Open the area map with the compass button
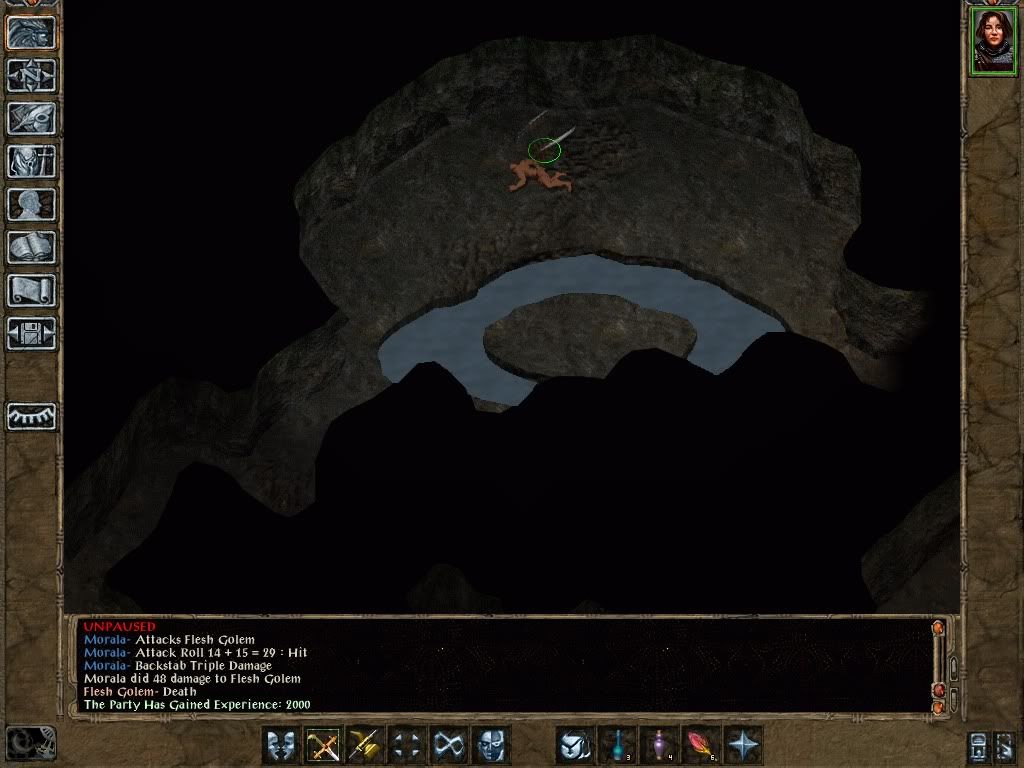Viewport: 1024px width, 768px height. (32, 75)
